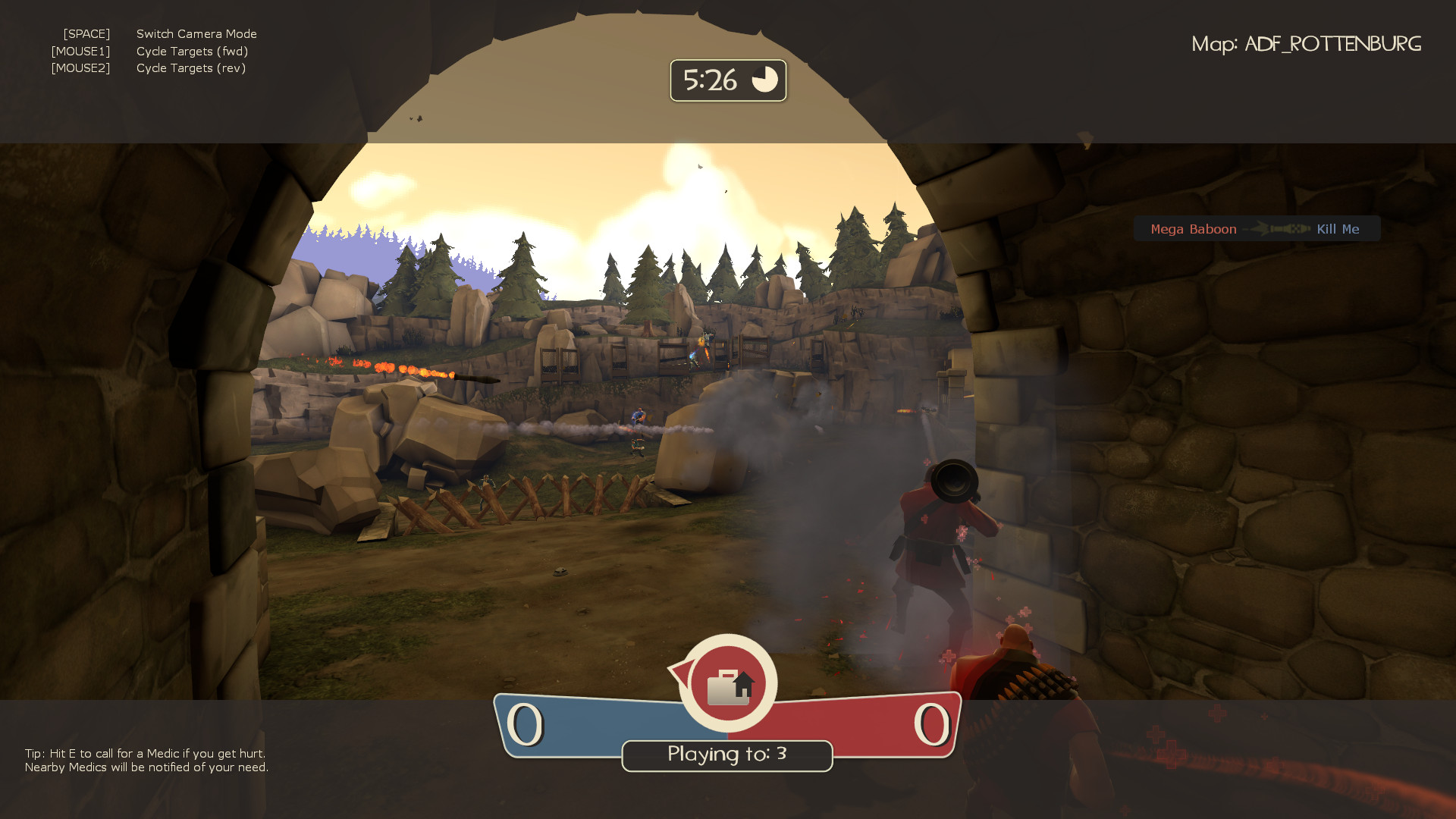The height and width of the screenshot is (819, 1456).
Task: Click the stopwatch graphic in the timer panel
Action: click(x=765, y=79)
